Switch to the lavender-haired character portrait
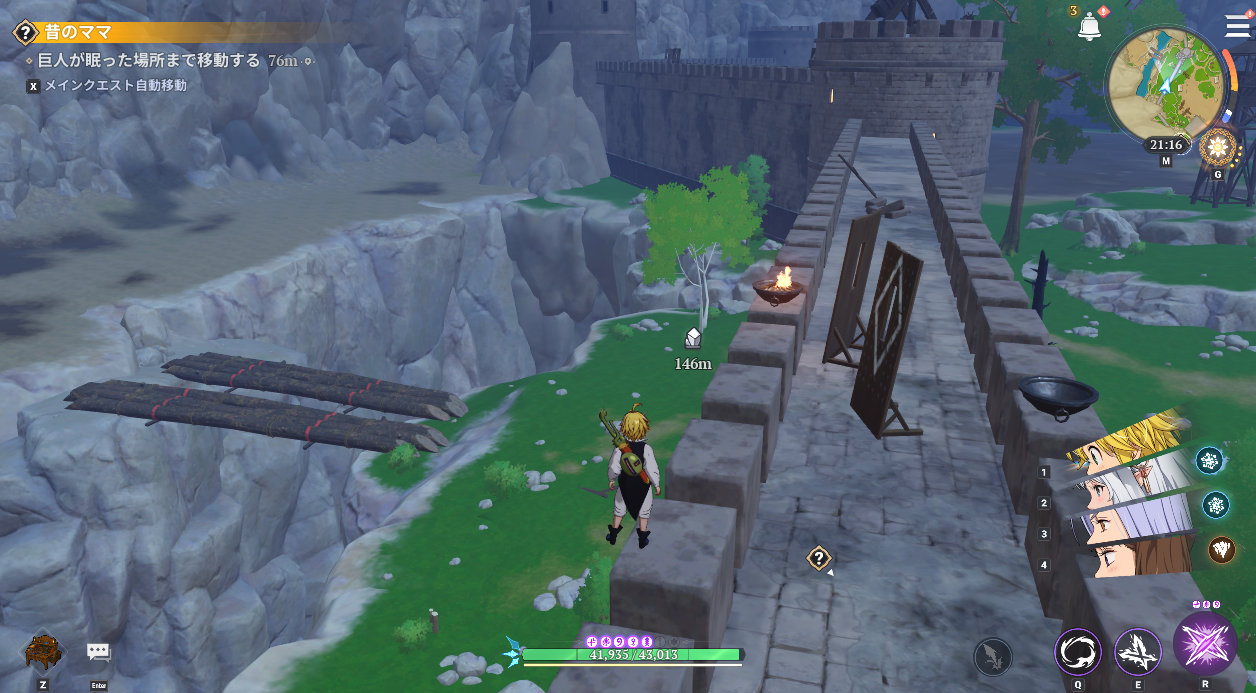 [x=1130, y=520]
